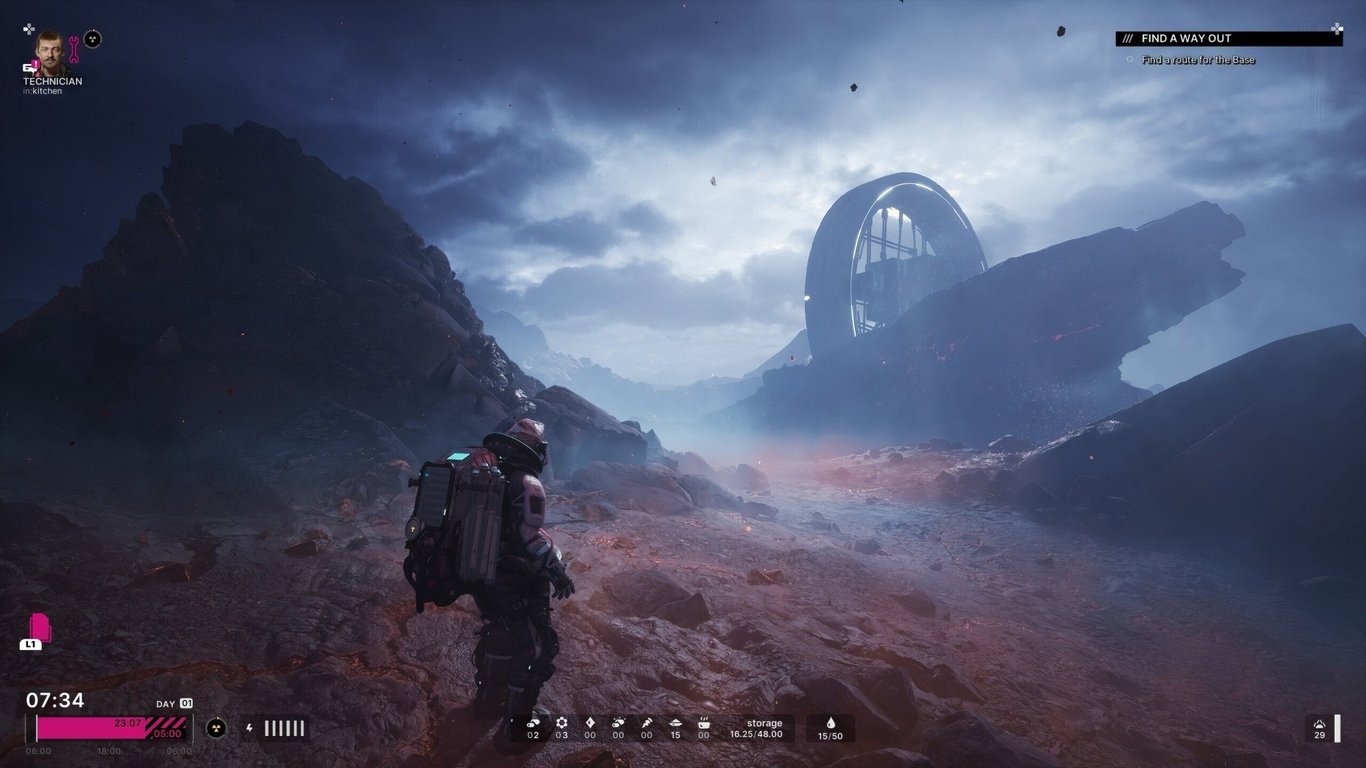Viewport: 1366px width, 768px height.
Task: Click the storage 16.25/48.00 readout
Action: coord(764,728)
